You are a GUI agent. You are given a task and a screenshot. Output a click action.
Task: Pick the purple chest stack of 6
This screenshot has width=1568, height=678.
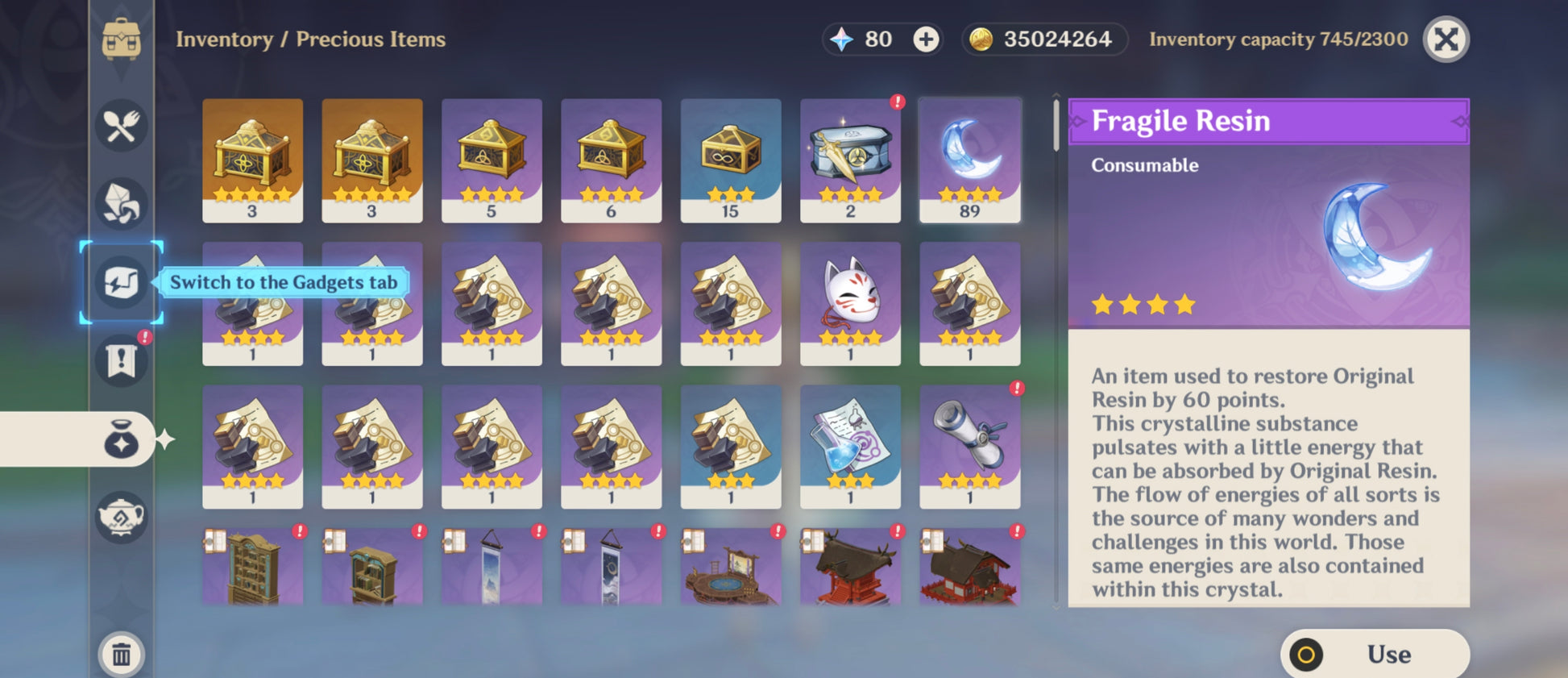click(611, 160)
